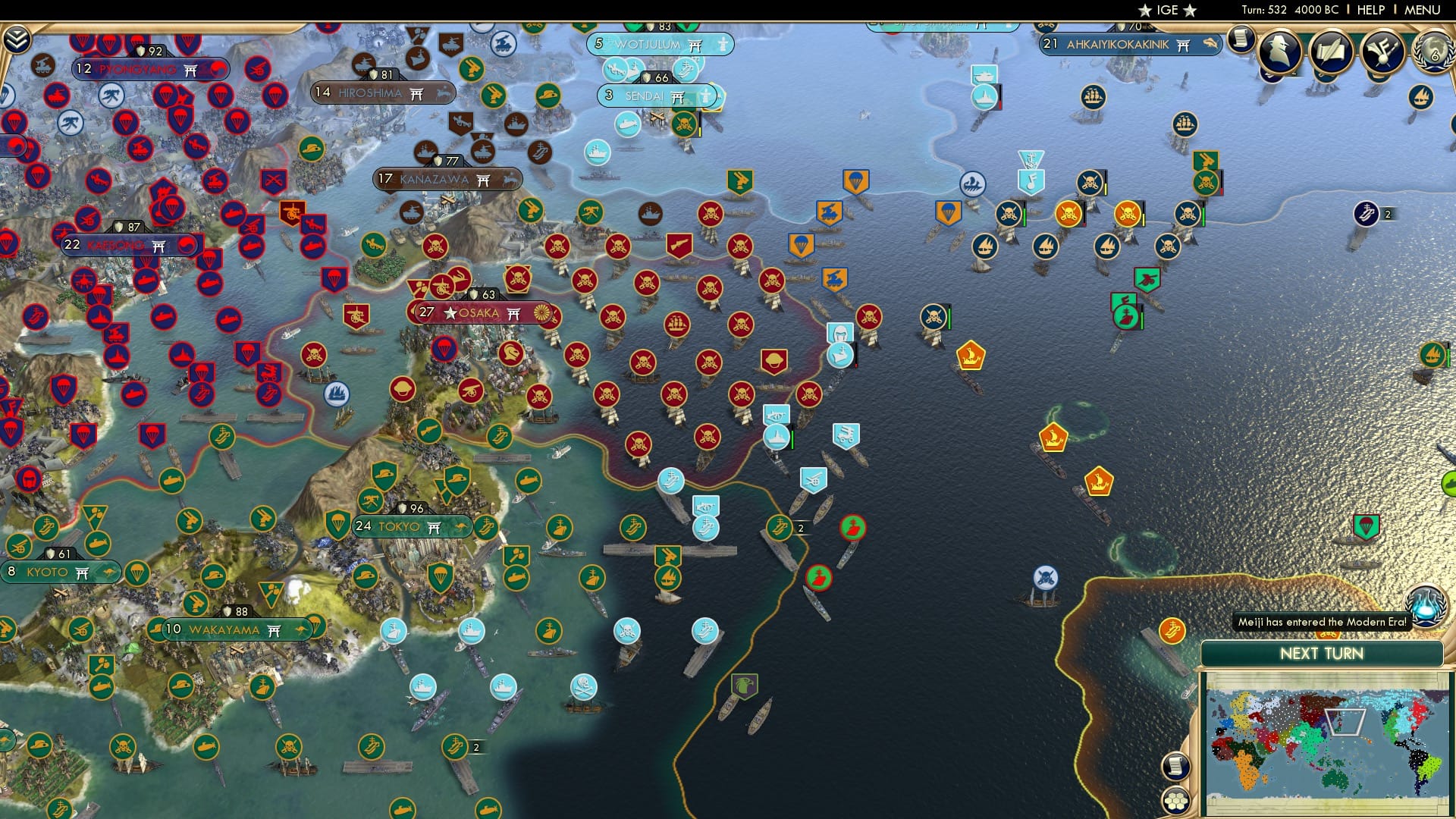Click HELP in the top bar
The height and width of the screenshot is (819, 1456).
(x=1372, y=10)
